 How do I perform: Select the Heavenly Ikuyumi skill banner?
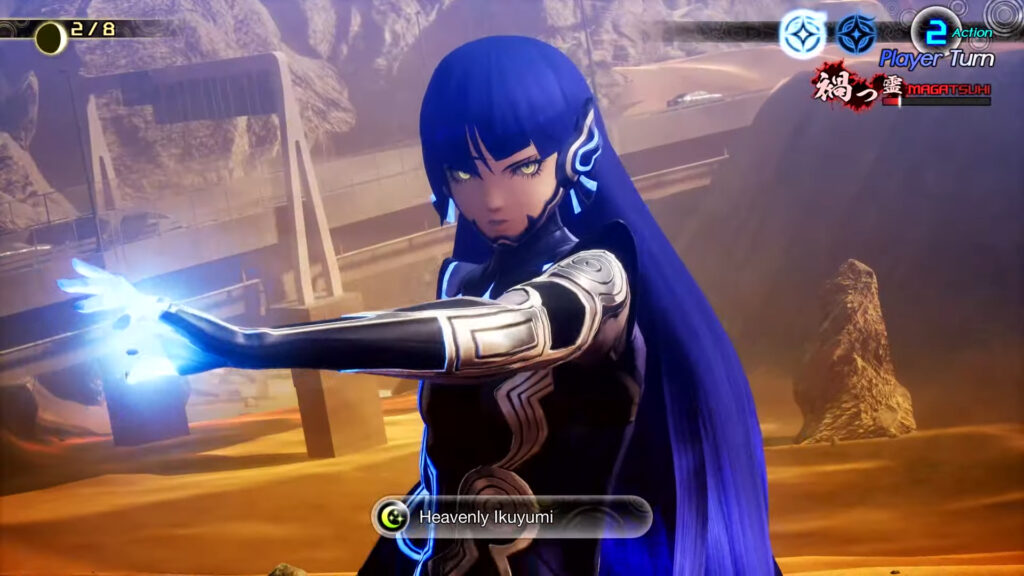click(512, 517)
